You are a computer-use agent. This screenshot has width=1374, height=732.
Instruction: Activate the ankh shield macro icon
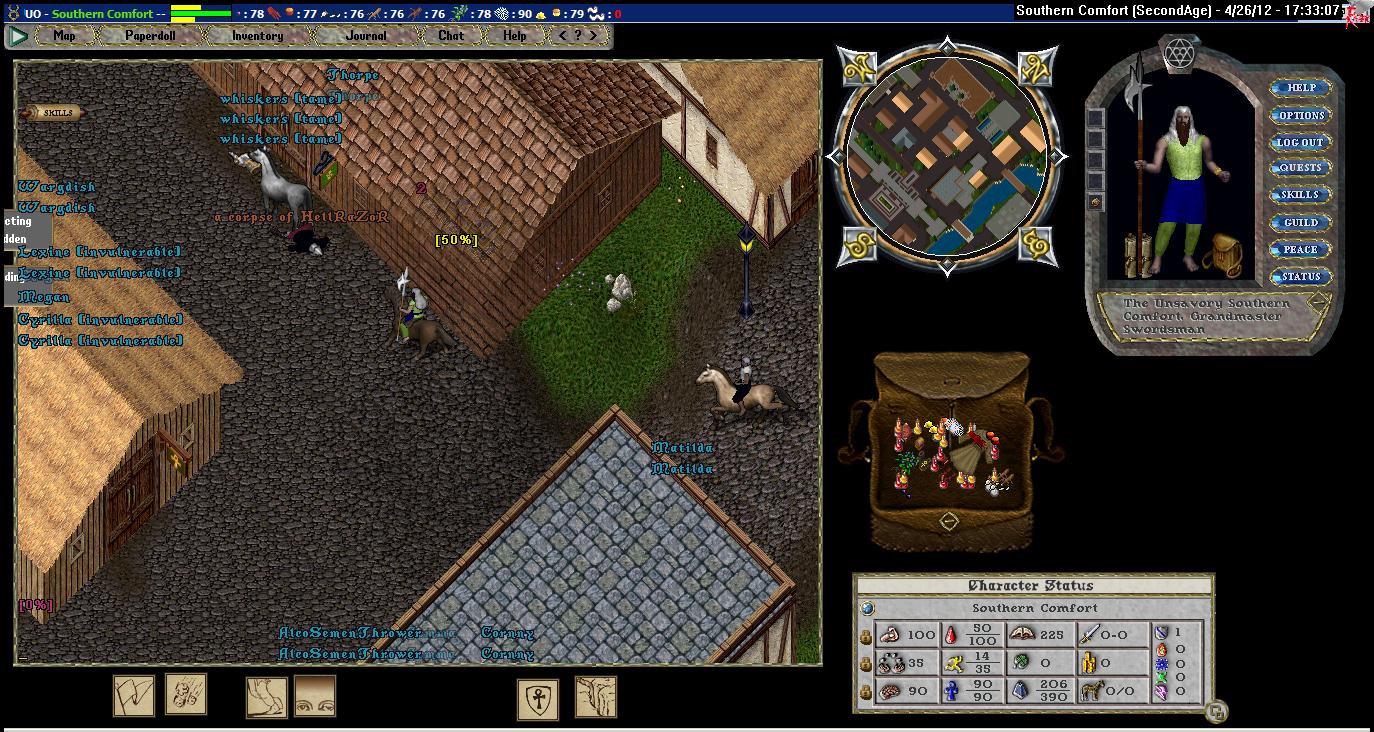[x=538, y=699]
